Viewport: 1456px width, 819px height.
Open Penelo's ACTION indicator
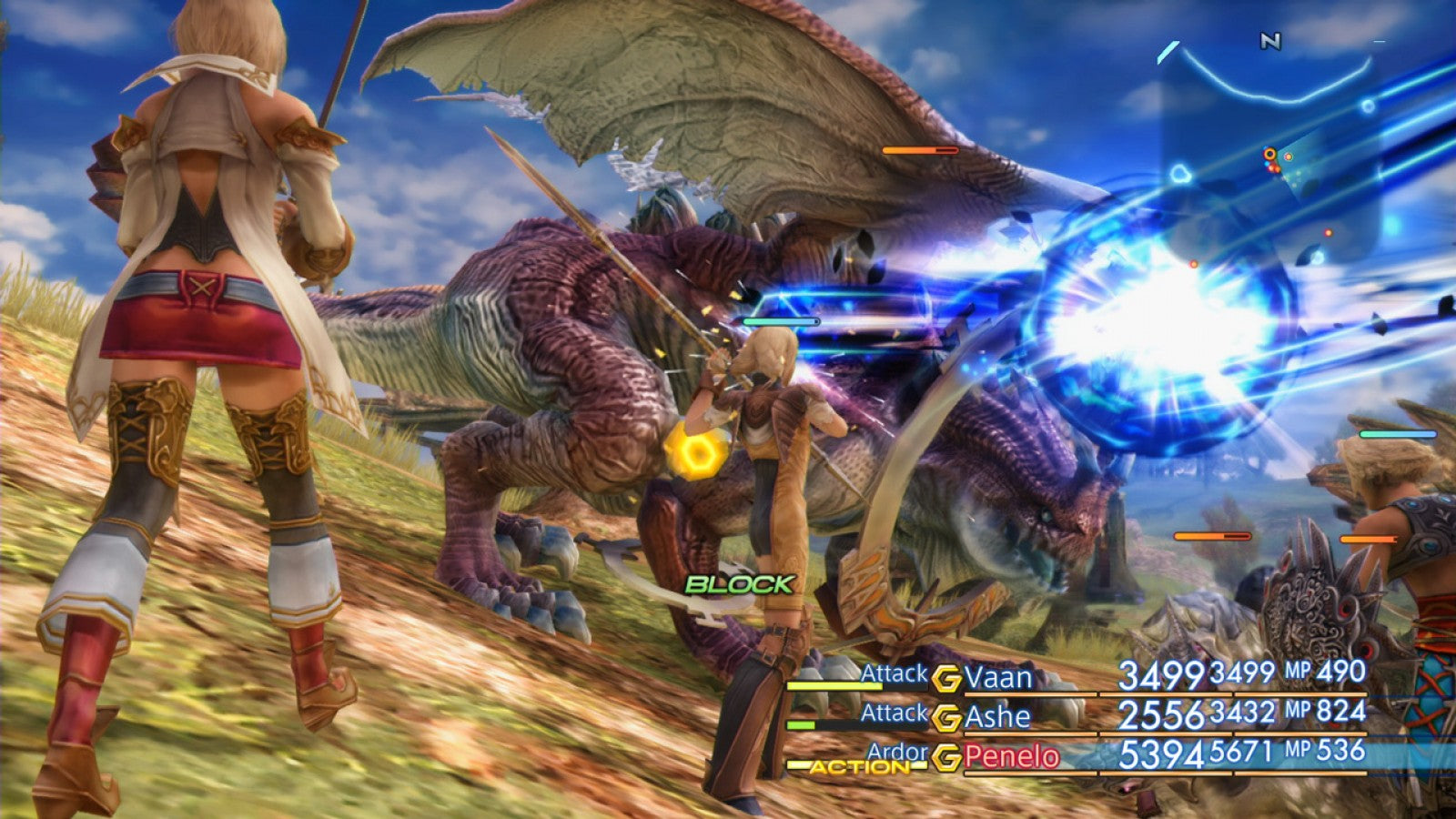point(856,766)
